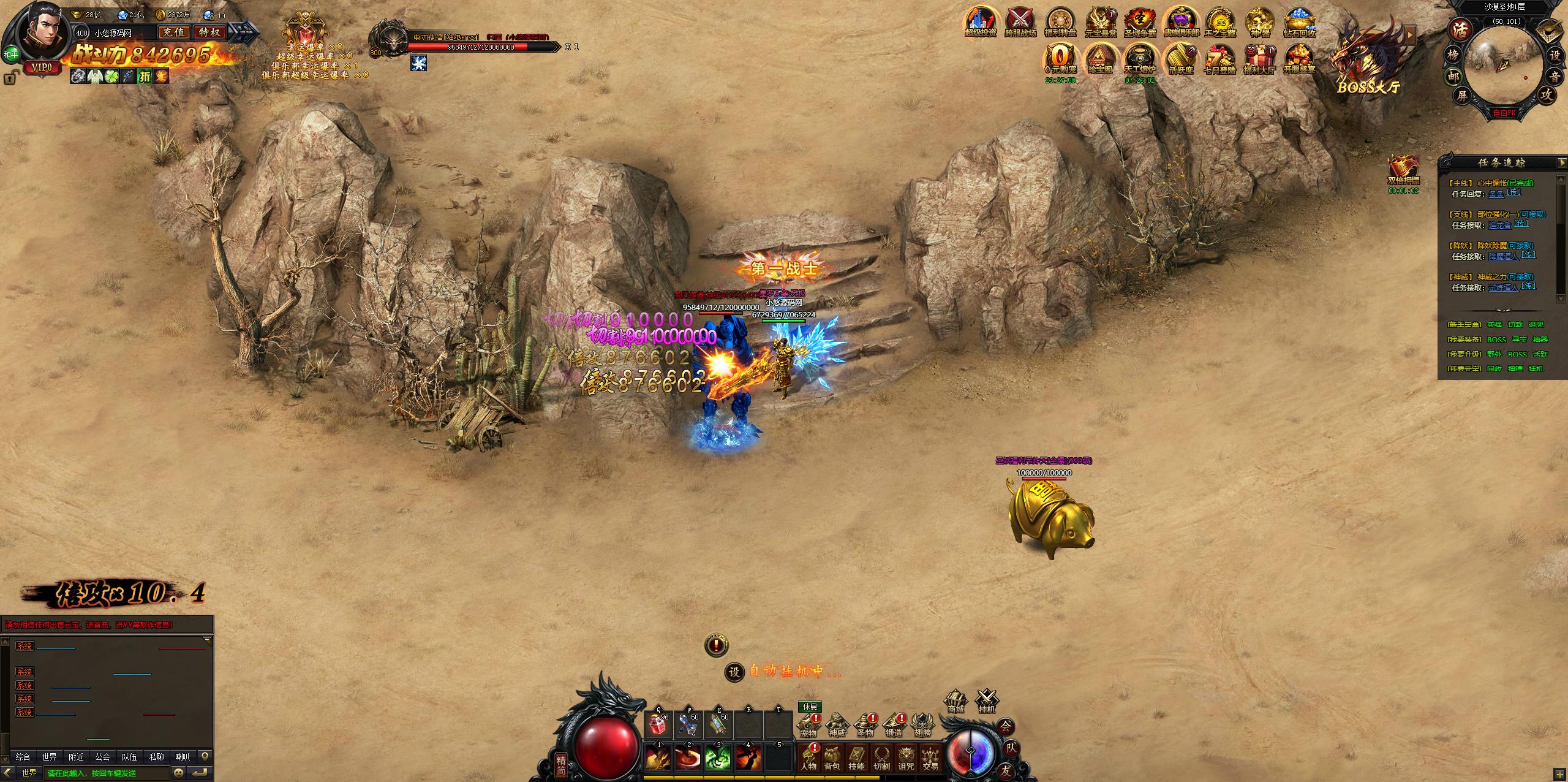Open the 充值 recharge button
The width and height of the screenshot is (1568, 782).
[x=173, y=32]
